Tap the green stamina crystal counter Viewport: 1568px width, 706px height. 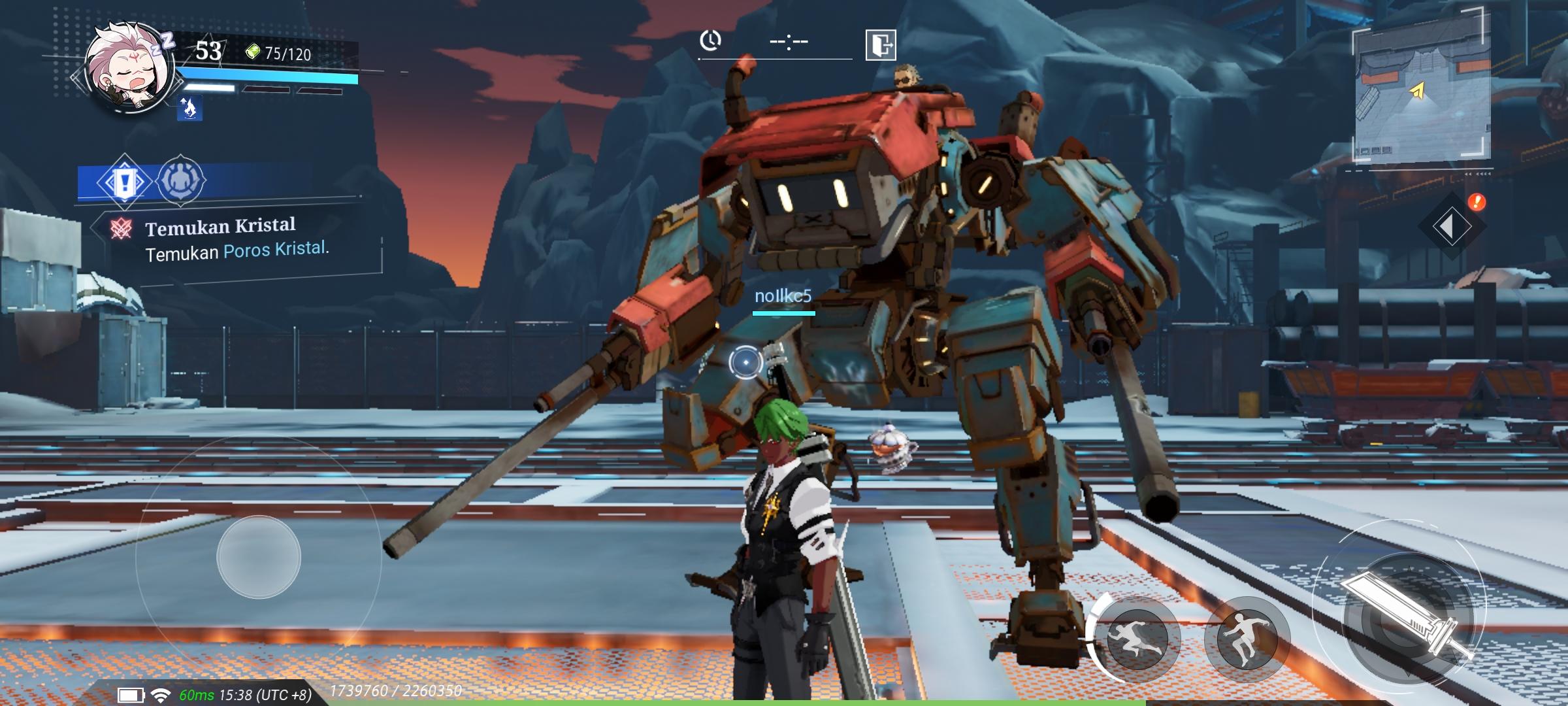279,53
